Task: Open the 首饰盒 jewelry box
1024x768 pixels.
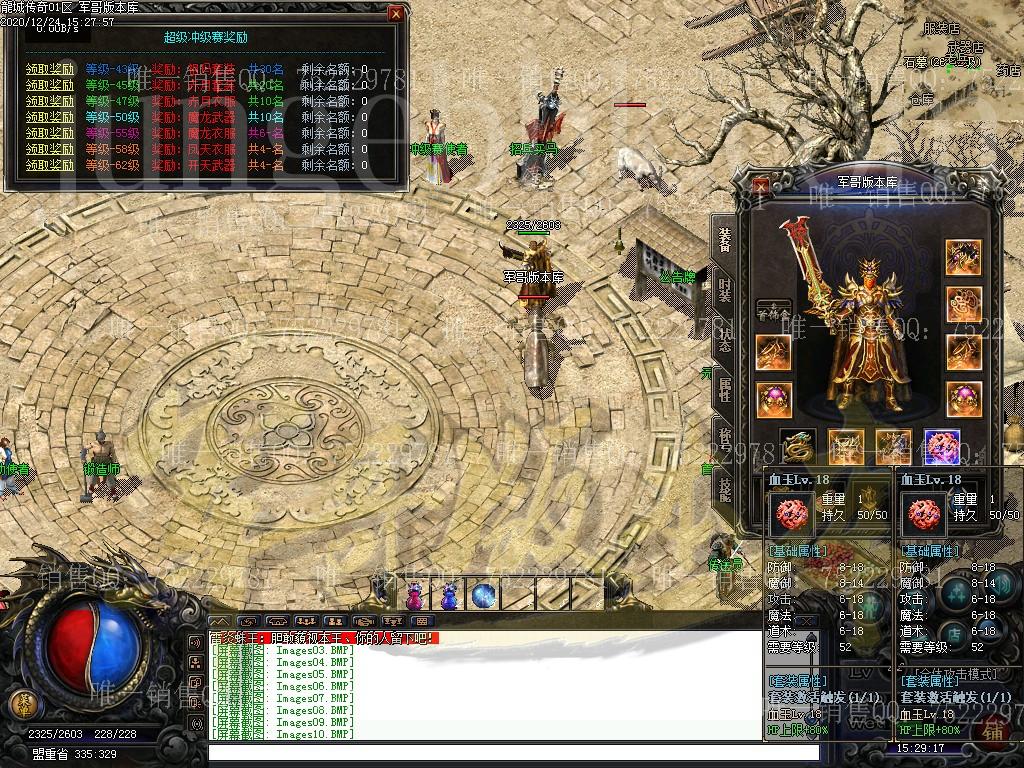Action: click(773, 313)
